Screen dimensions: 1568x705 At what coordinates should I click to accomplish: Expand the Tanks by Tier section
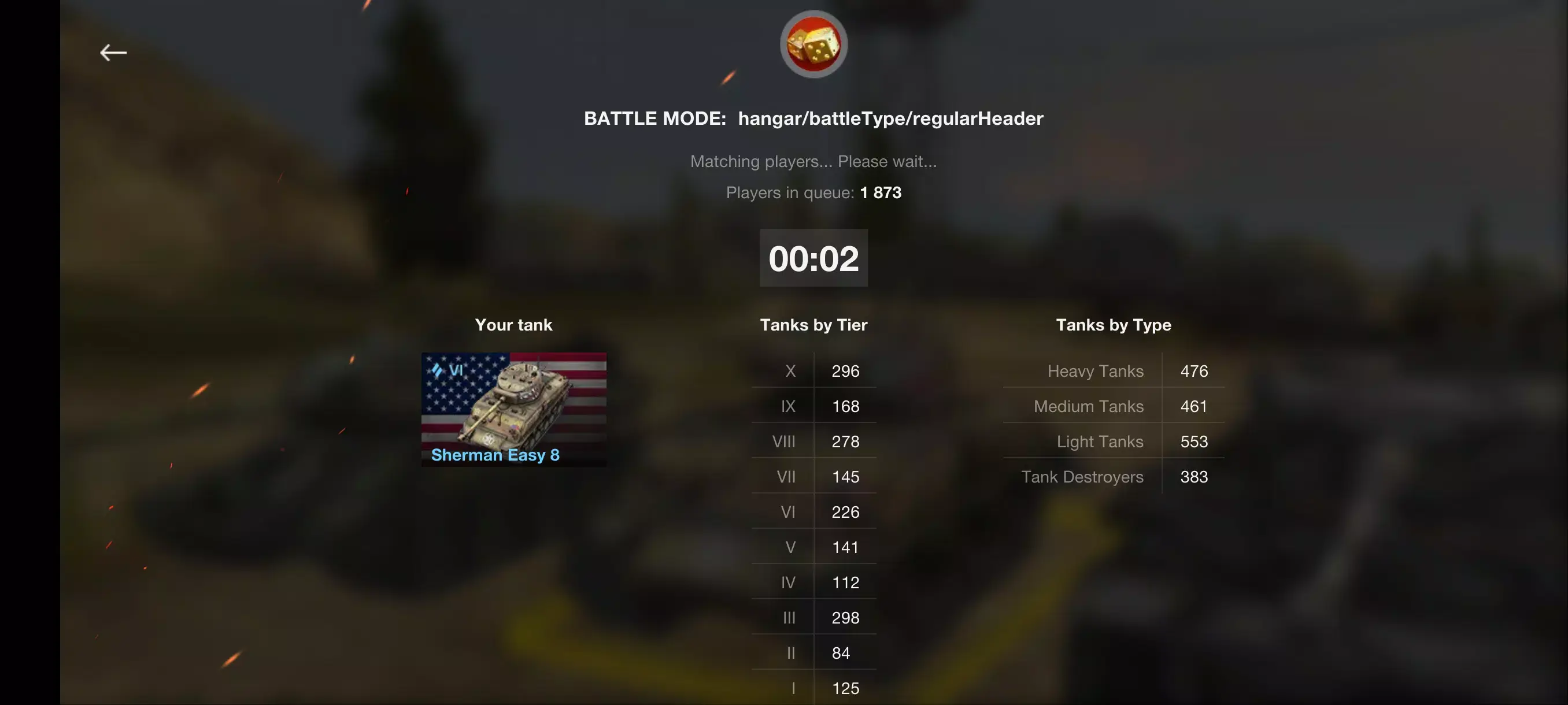(813, 325)
